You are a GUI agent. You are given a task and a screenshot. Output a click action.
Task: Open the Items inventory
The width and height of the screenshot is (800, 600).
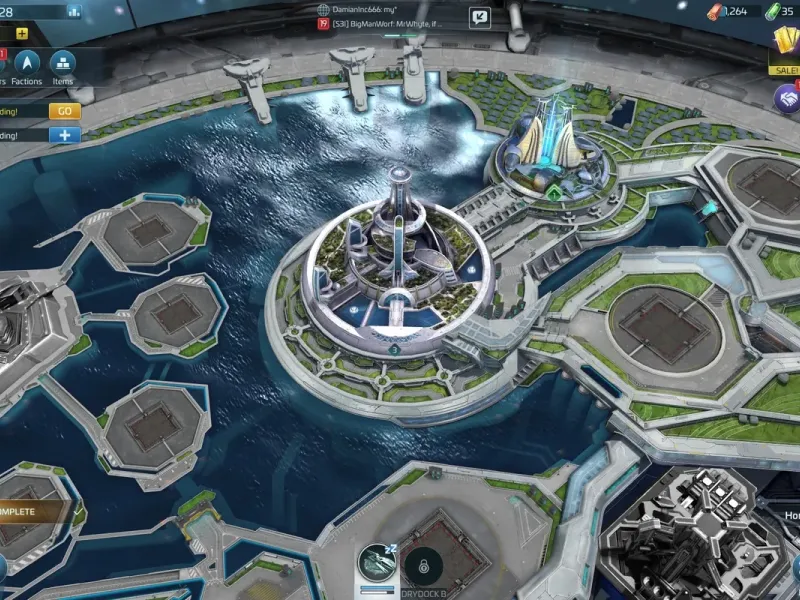click(62, 68)
